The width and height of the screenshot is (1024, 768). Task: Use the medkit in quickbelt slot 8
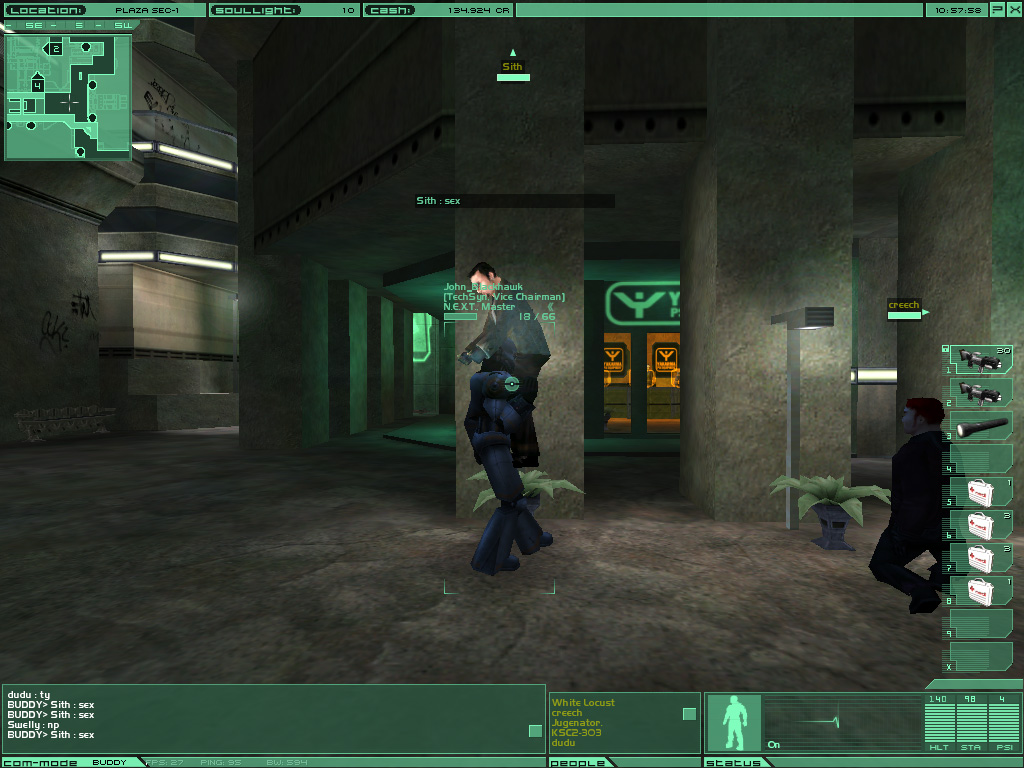(980, 591)
